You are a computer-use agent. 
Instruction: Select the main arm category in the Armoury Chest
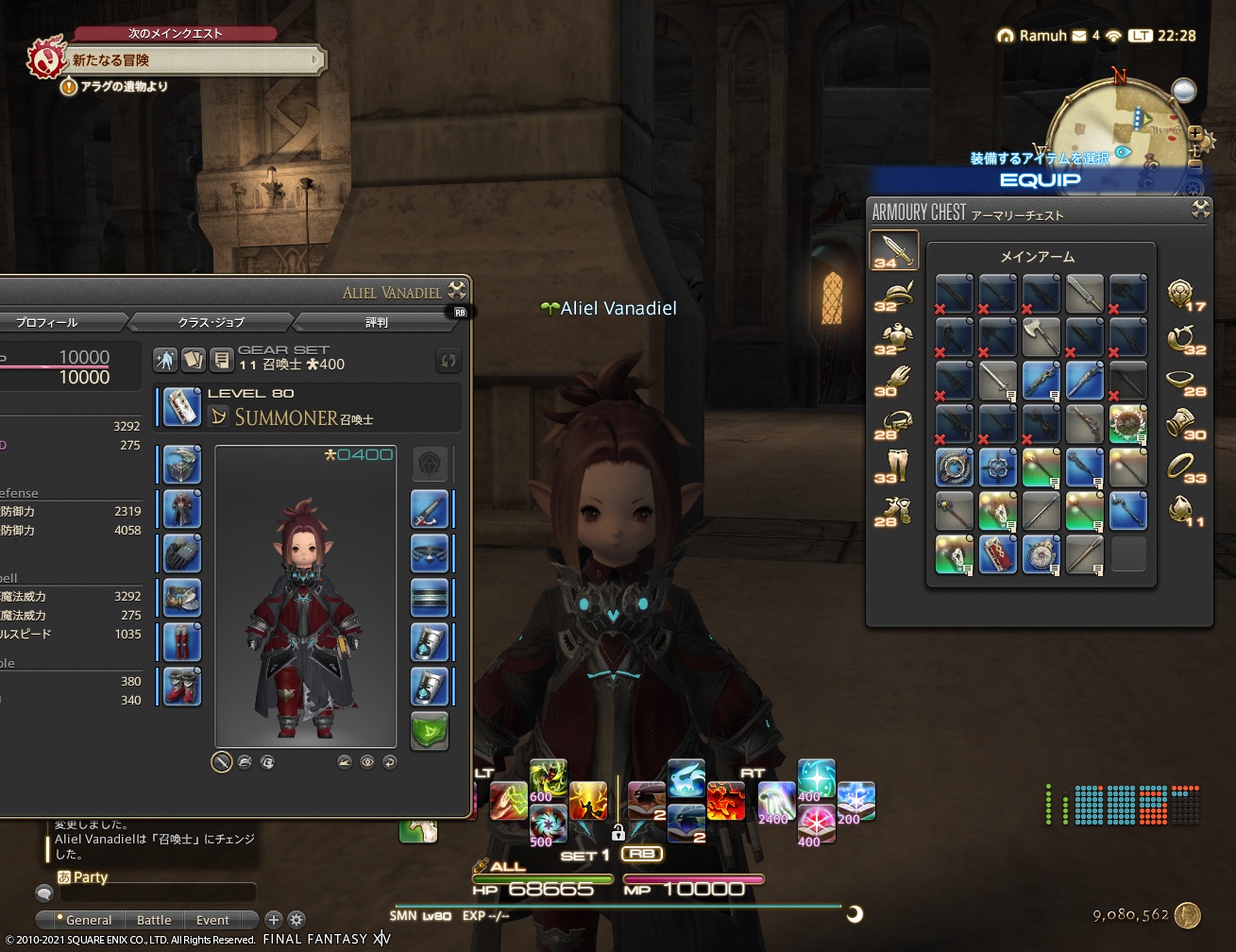894,250
